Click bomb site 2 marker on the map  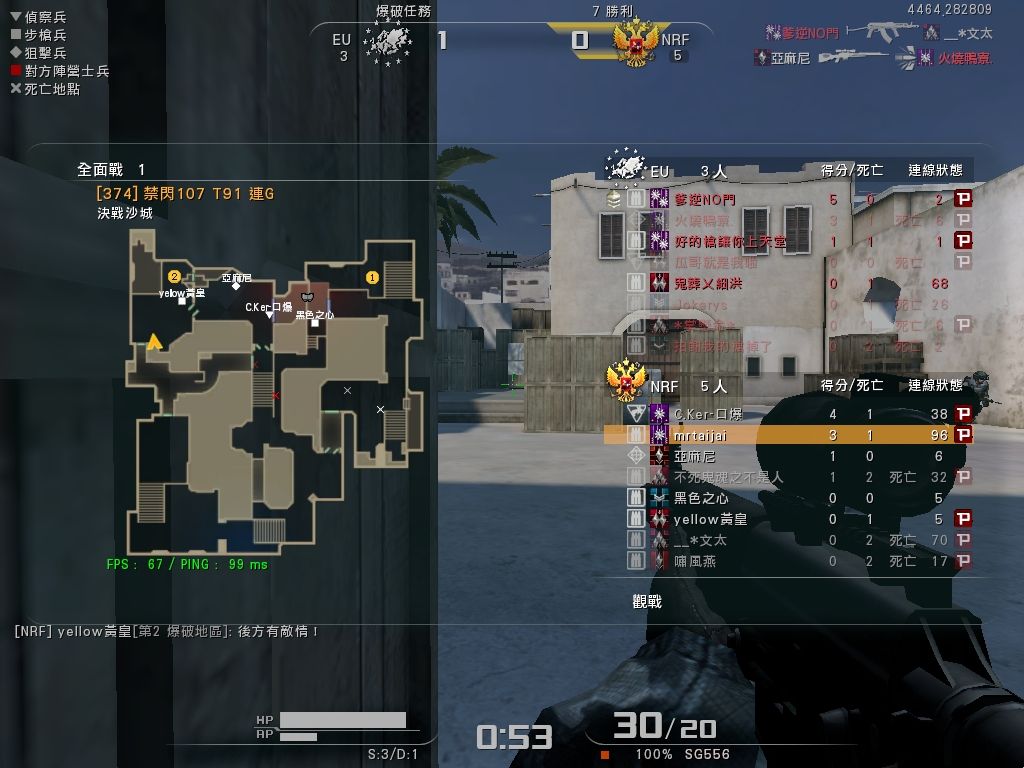point(174,276)
